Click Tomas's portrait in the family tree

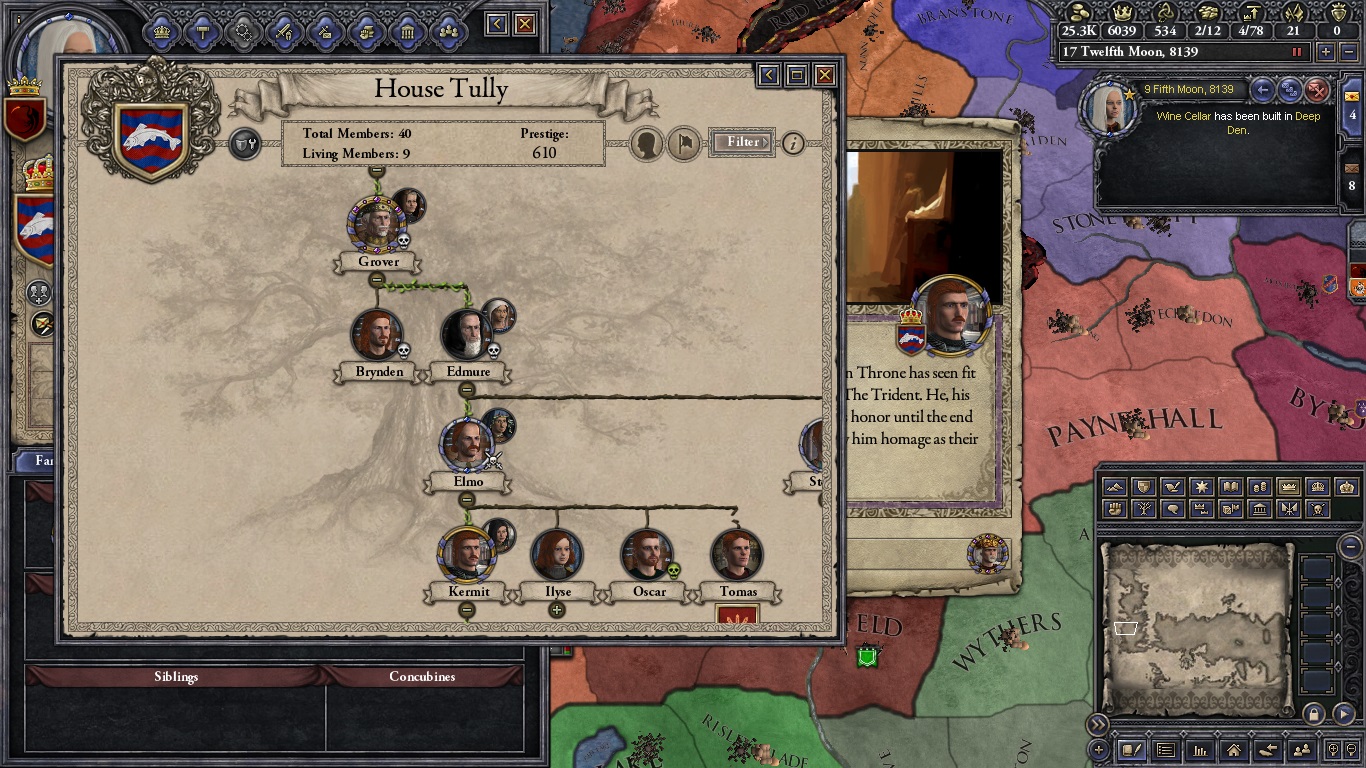[x=737, y=555]
